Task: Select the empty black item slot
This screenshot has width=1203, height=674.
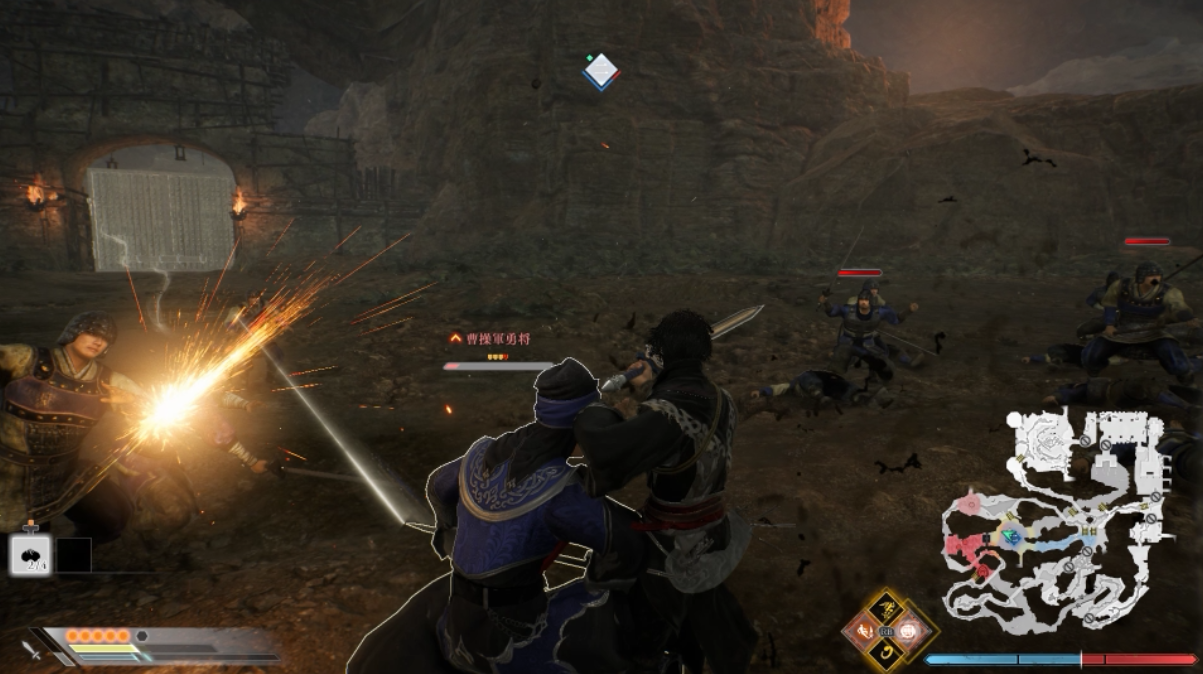Action: coord(74,555)
